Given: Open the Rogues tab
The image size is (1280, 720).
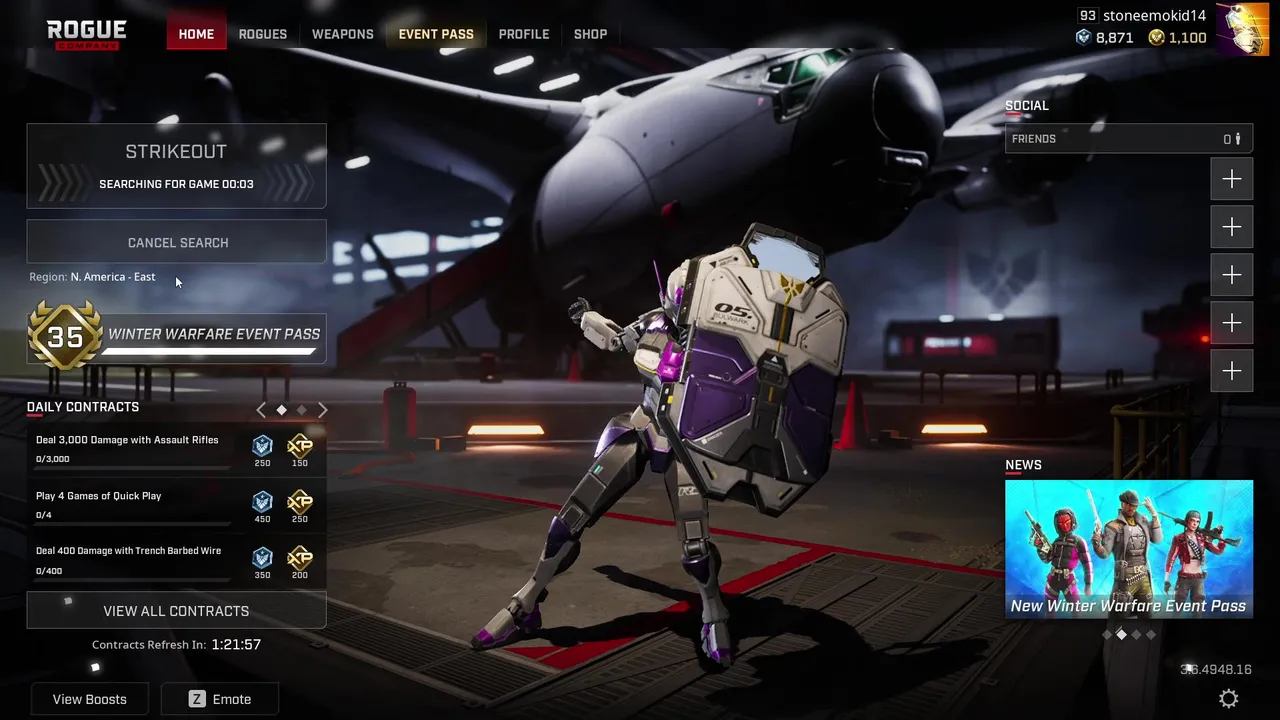Looking at the screenshot, I should (262, 34).
